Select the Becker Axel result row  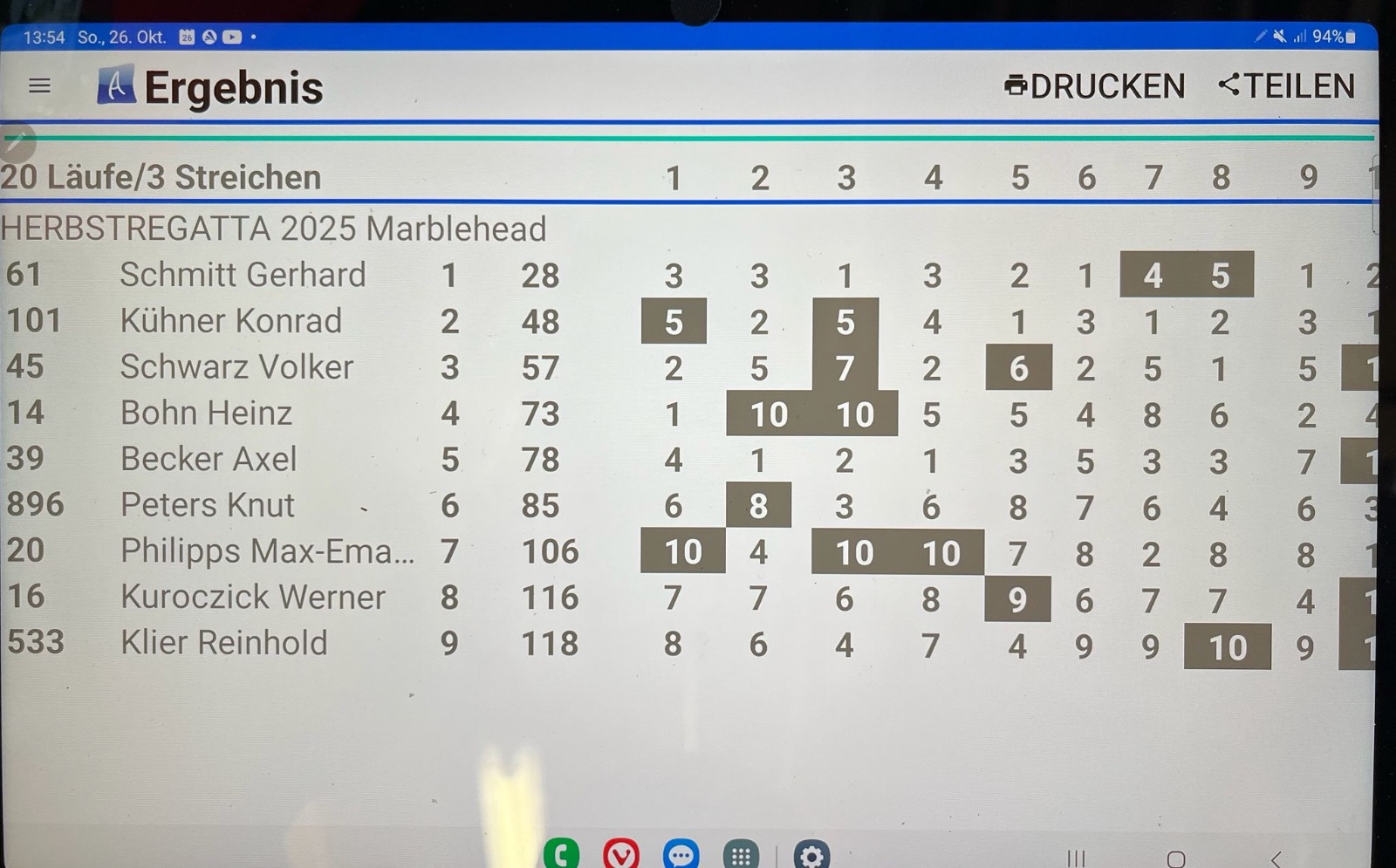209,459
